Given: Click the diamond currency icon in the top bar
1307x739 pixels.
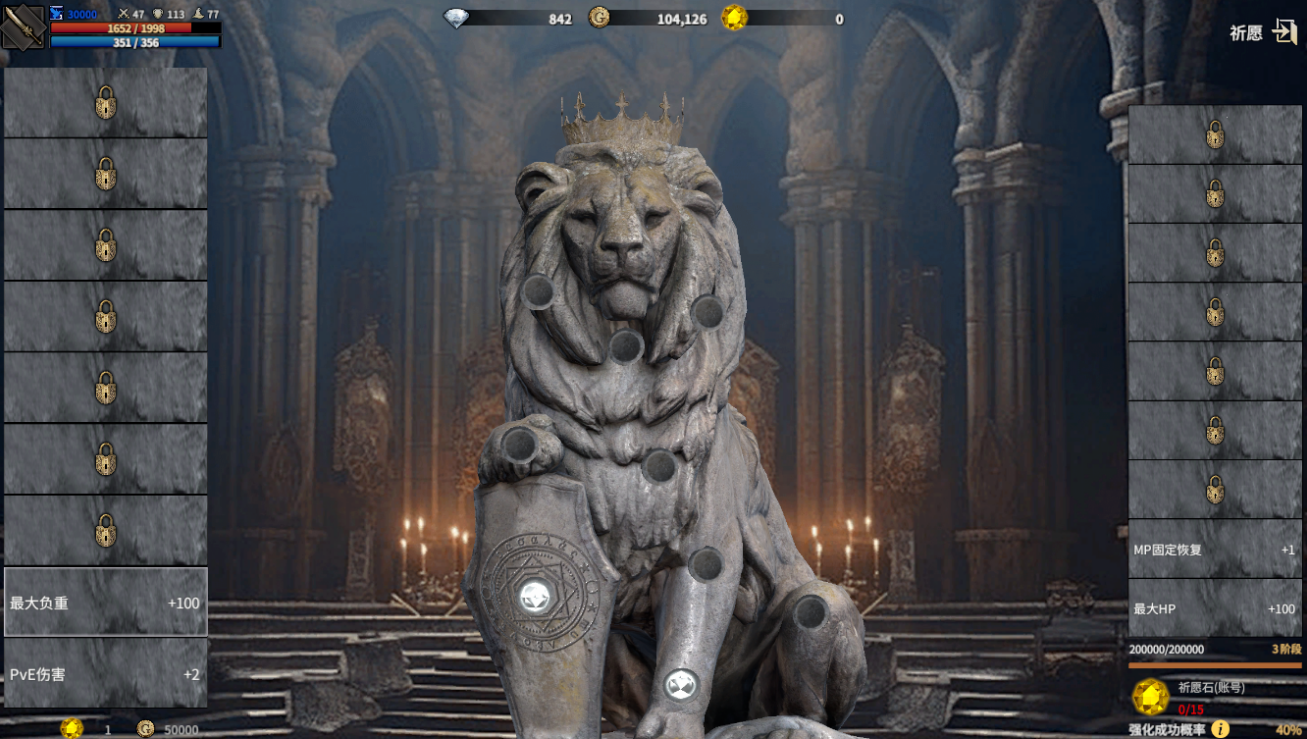Looking at the screenshot, I should [456, 18].
